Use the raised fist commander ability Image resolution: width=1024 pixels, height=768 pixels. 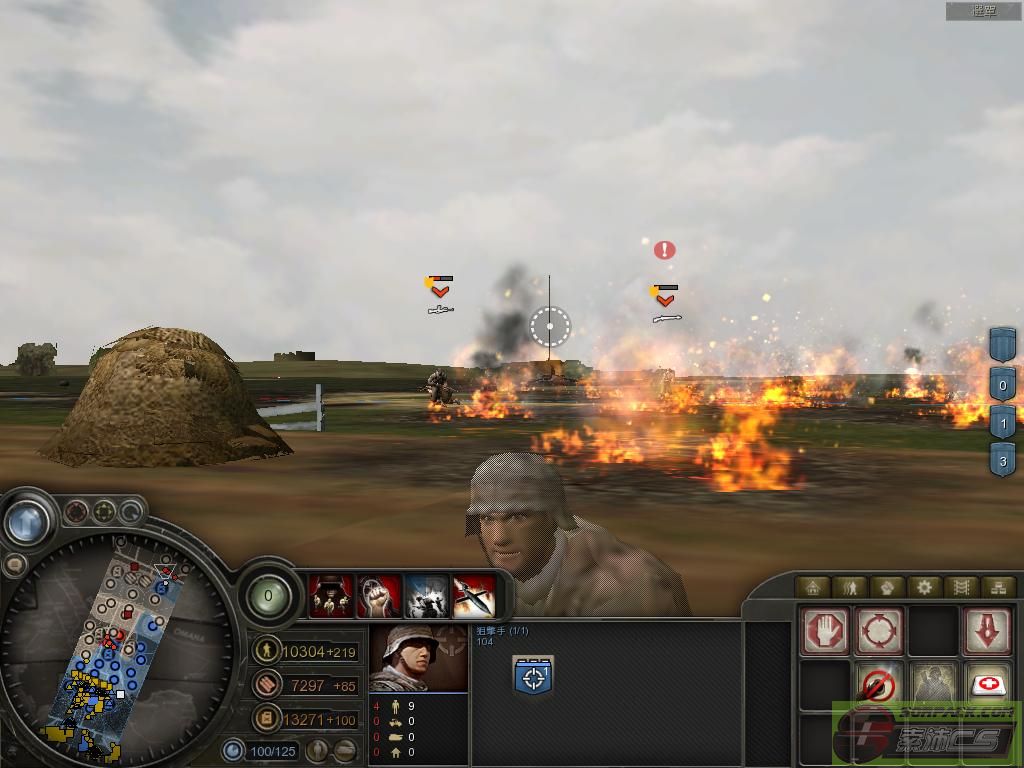pyautogui.click(x=380, y=596)
